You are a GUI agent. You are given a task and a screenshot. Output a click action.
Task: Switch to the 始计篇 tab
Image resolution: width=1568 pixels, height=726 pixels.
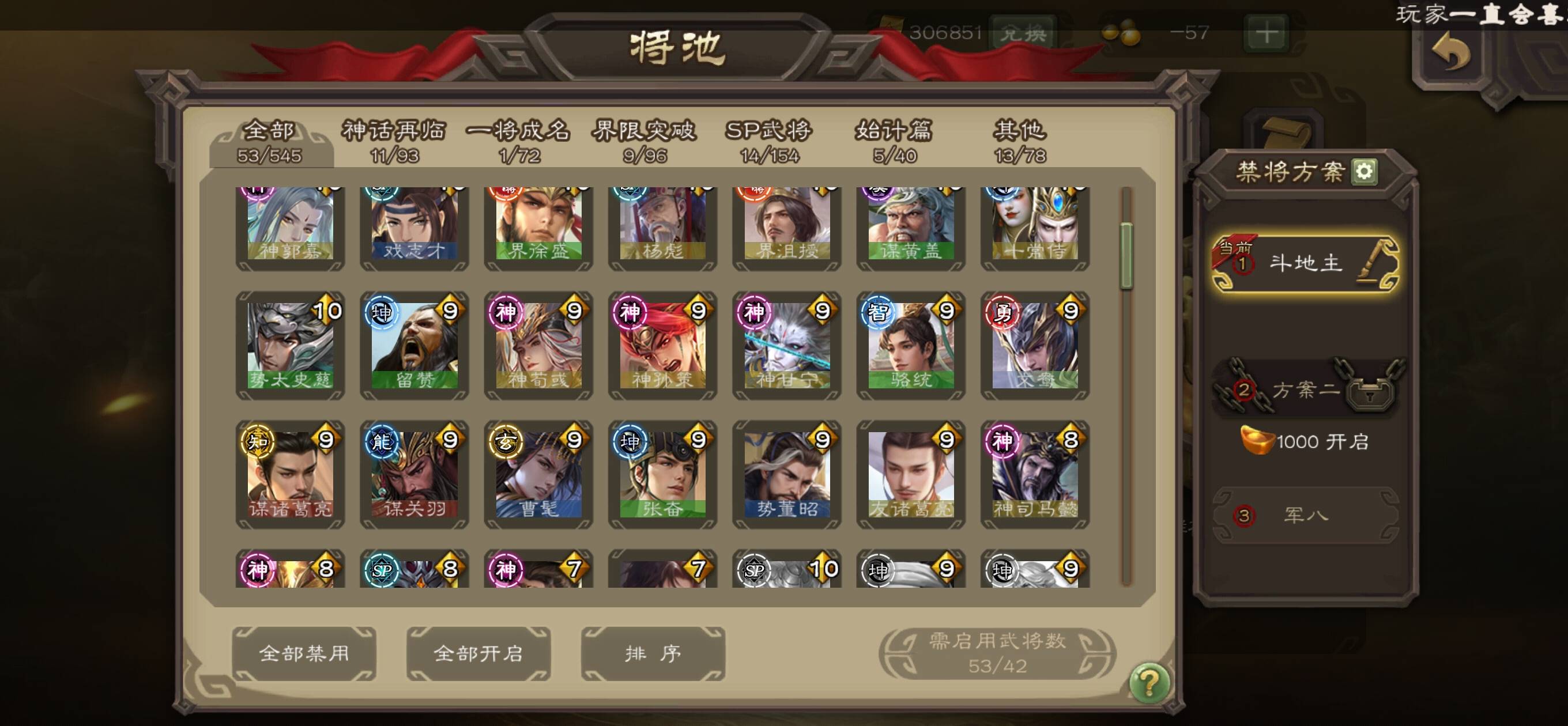coord(894,141)
